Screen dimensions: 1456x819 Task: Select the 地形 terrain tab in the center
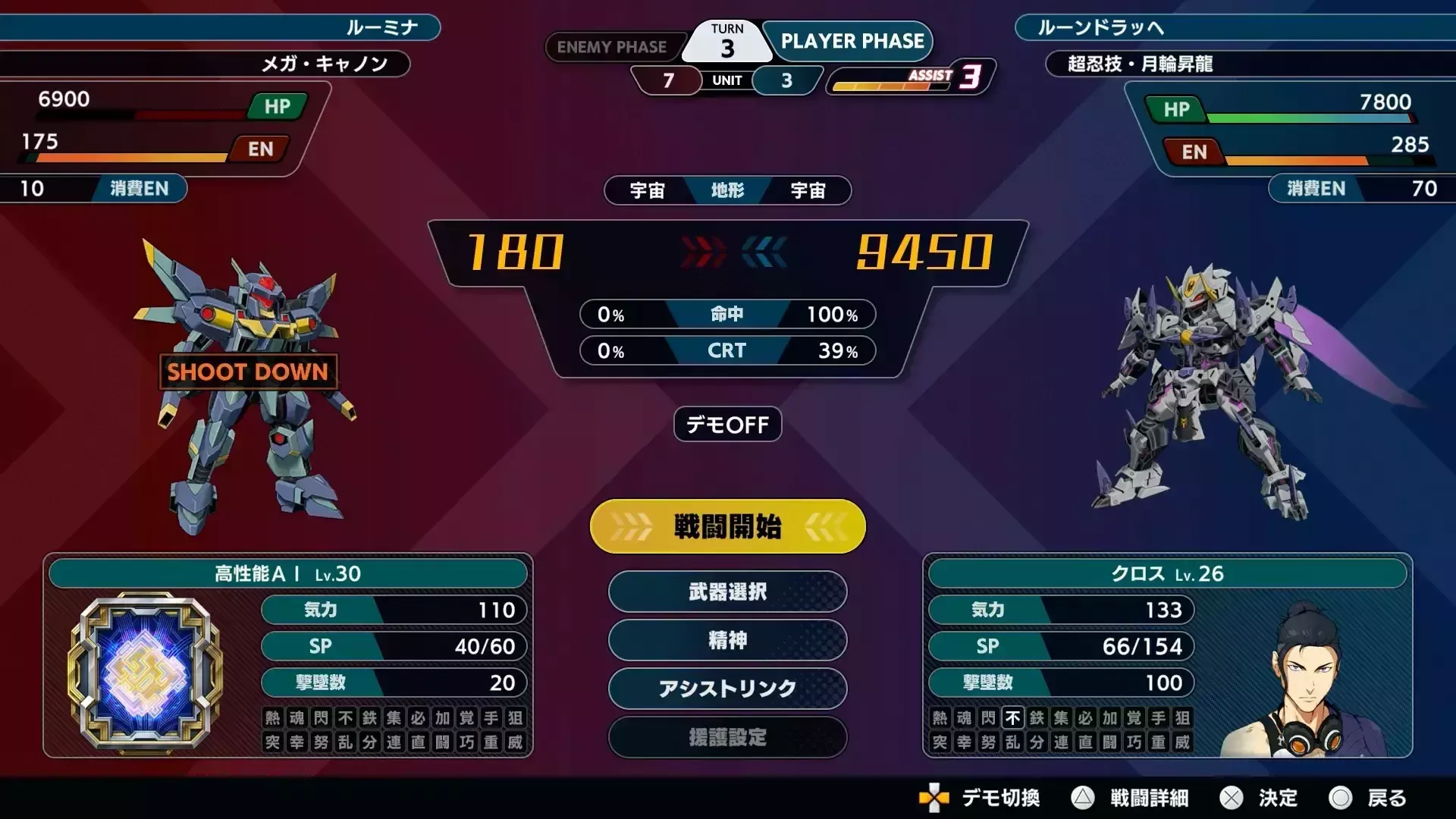pos(726,191)
